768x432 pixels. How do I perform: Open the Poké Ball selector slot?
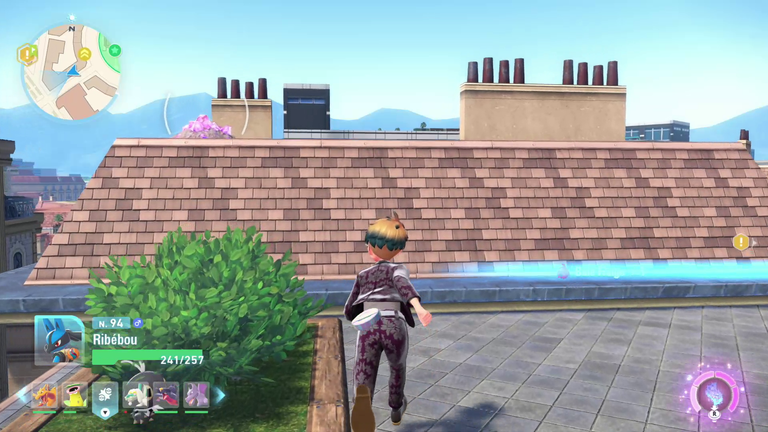[105, 397]
